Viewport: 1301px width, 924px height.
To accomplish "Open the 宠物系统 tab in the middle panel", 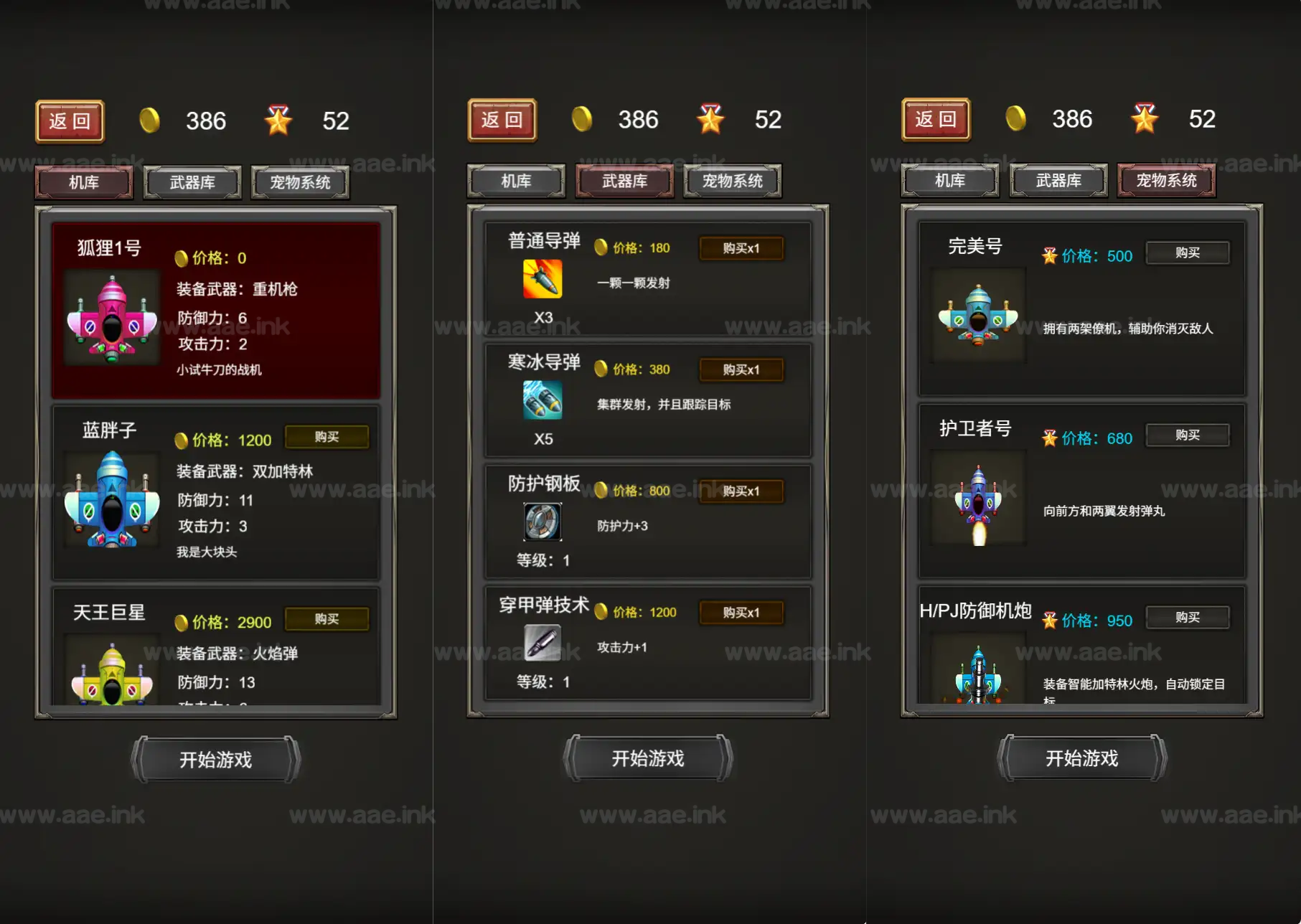I will coord(733,180).
